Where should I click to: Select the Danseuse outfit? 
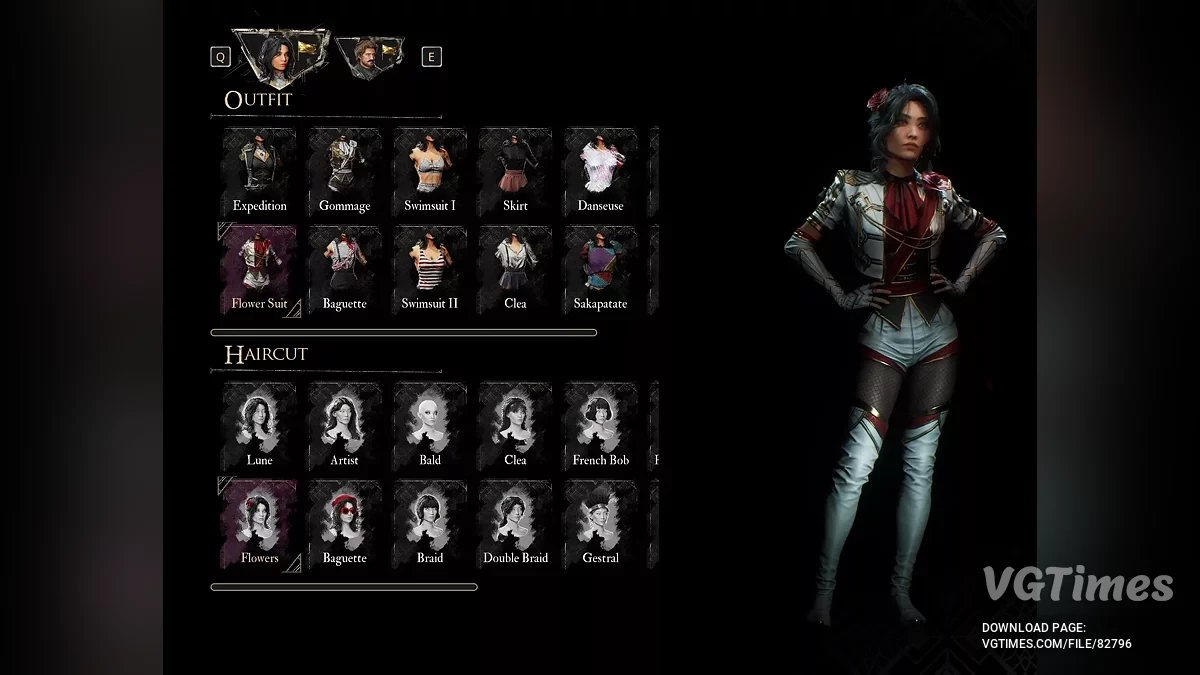click(x=600, y=170)
